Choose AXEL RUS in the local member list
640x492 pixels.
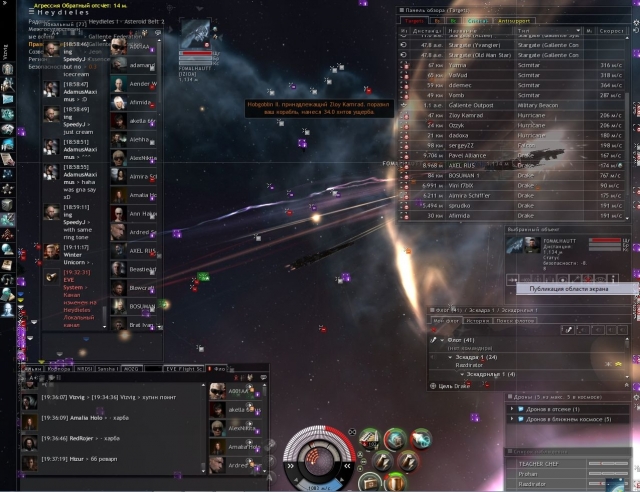click(142, 250)
